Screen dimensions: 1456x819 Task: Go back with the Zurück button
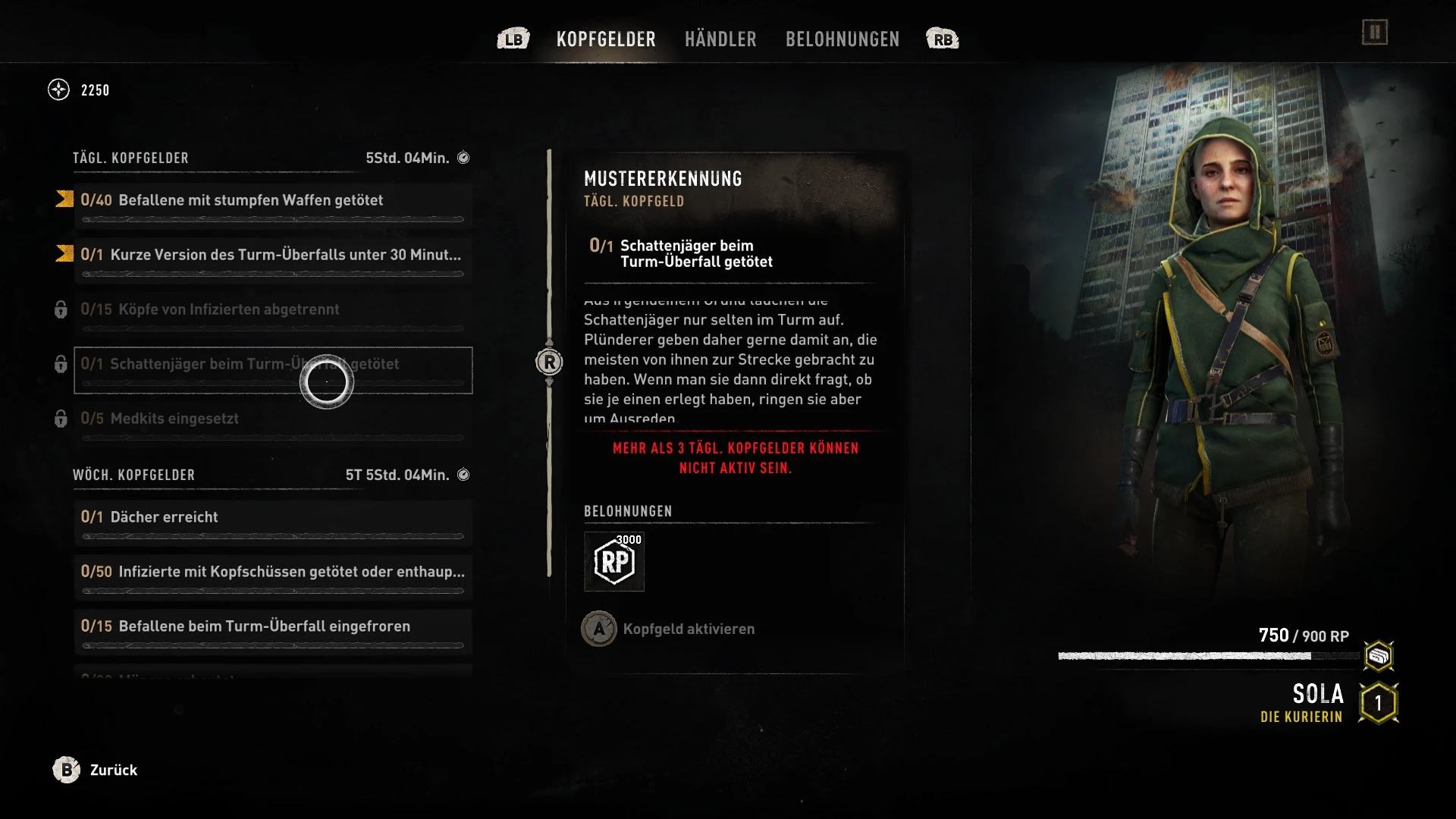(95, 770)
